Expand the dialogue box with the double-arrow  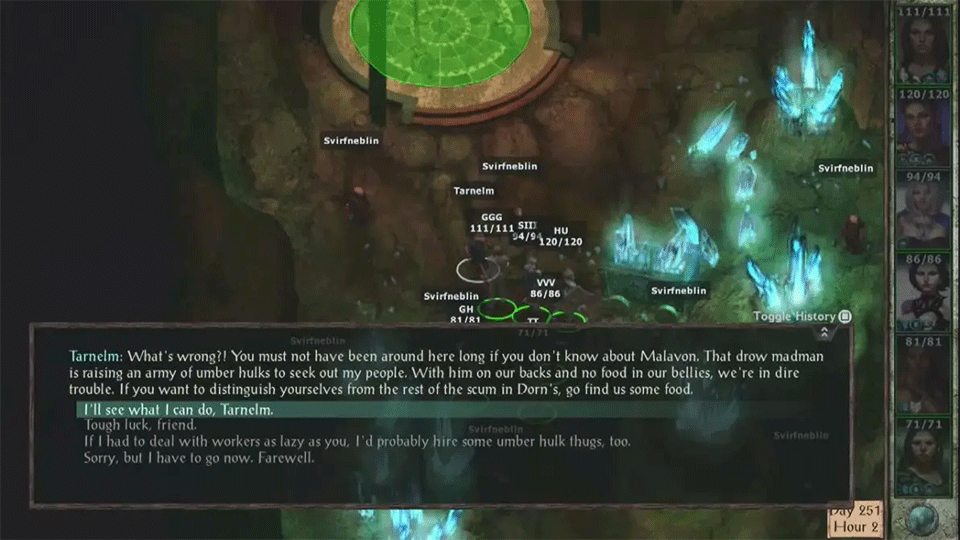coord(823,333)
